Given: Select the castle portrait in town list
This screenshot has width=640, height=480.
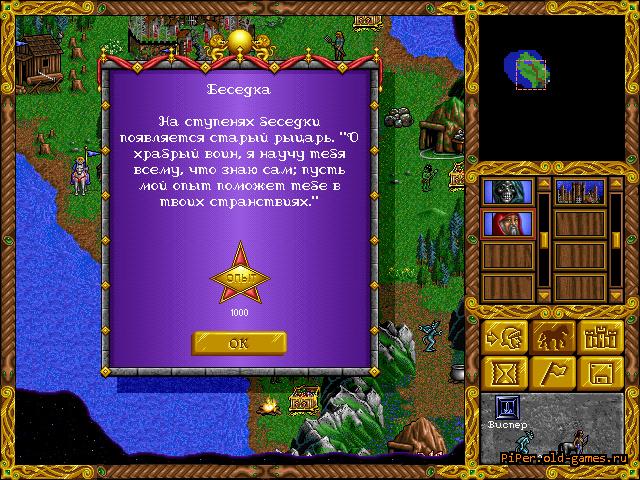Looking at the screenshot, I should [x=580, y=191].
